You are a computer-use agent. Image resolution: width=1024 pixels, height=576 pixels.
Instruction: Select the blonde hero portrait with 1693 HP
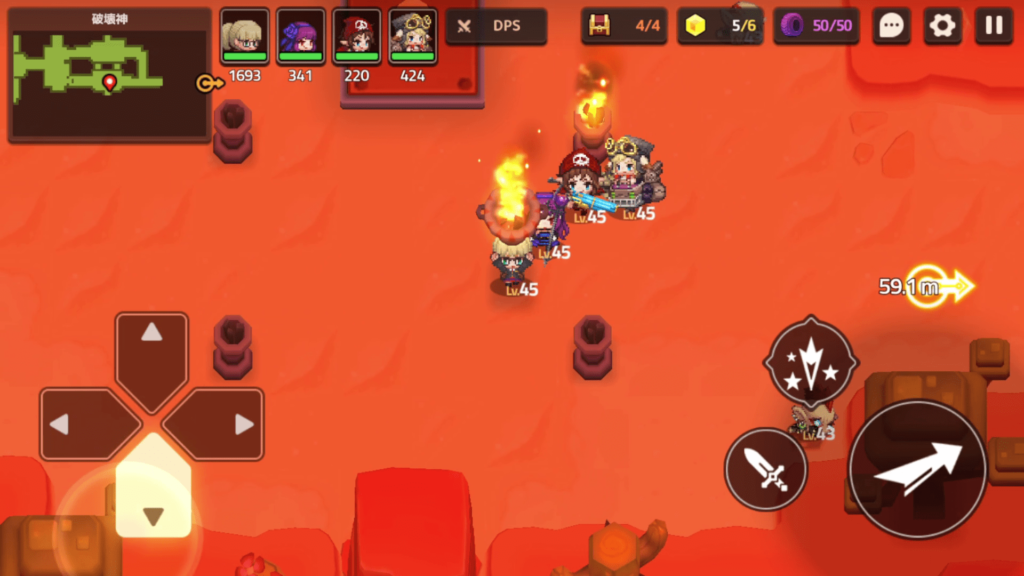point(244,36)
